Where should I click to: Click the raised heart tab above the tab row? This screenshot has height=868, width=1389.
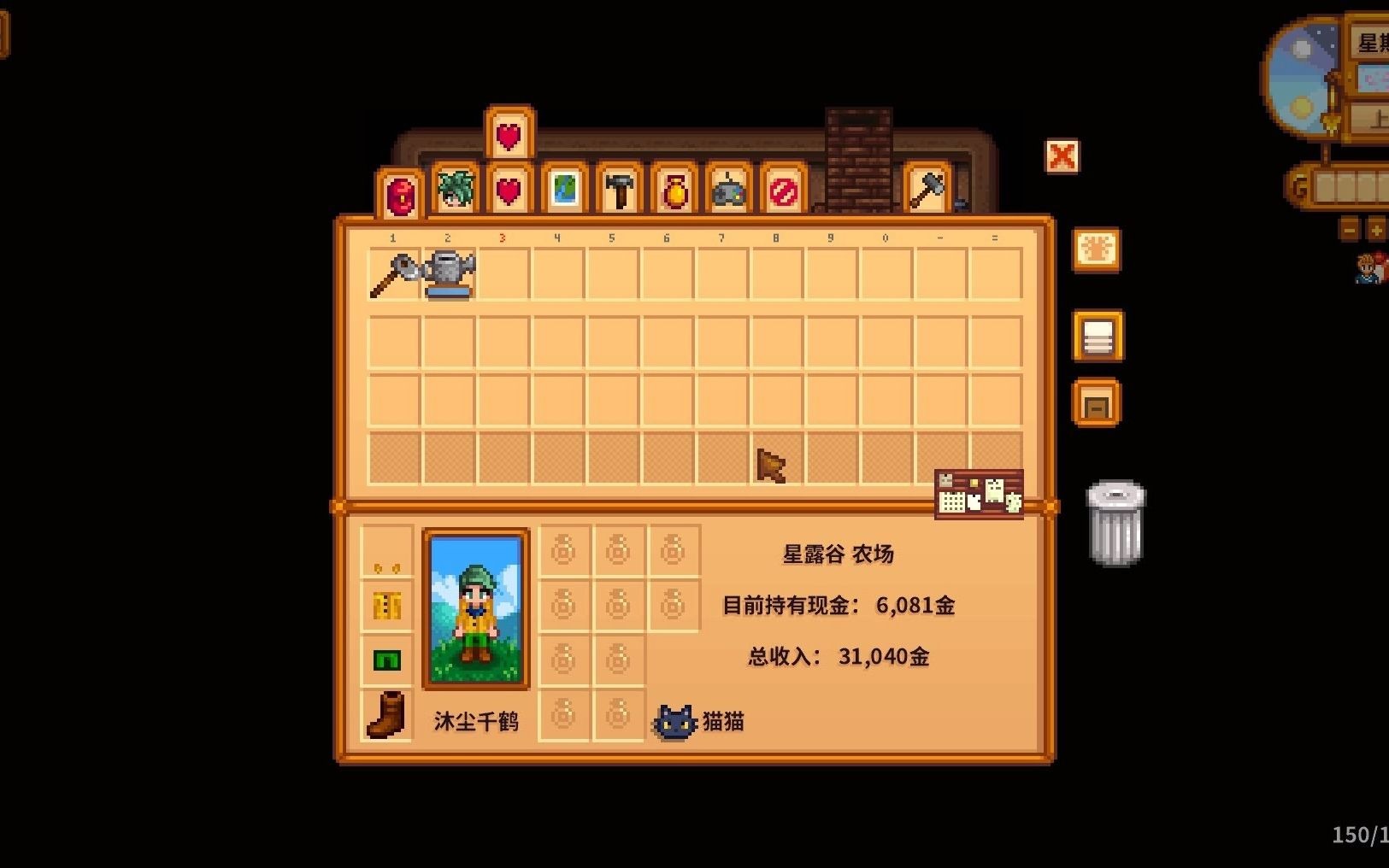tap(509, 134)
